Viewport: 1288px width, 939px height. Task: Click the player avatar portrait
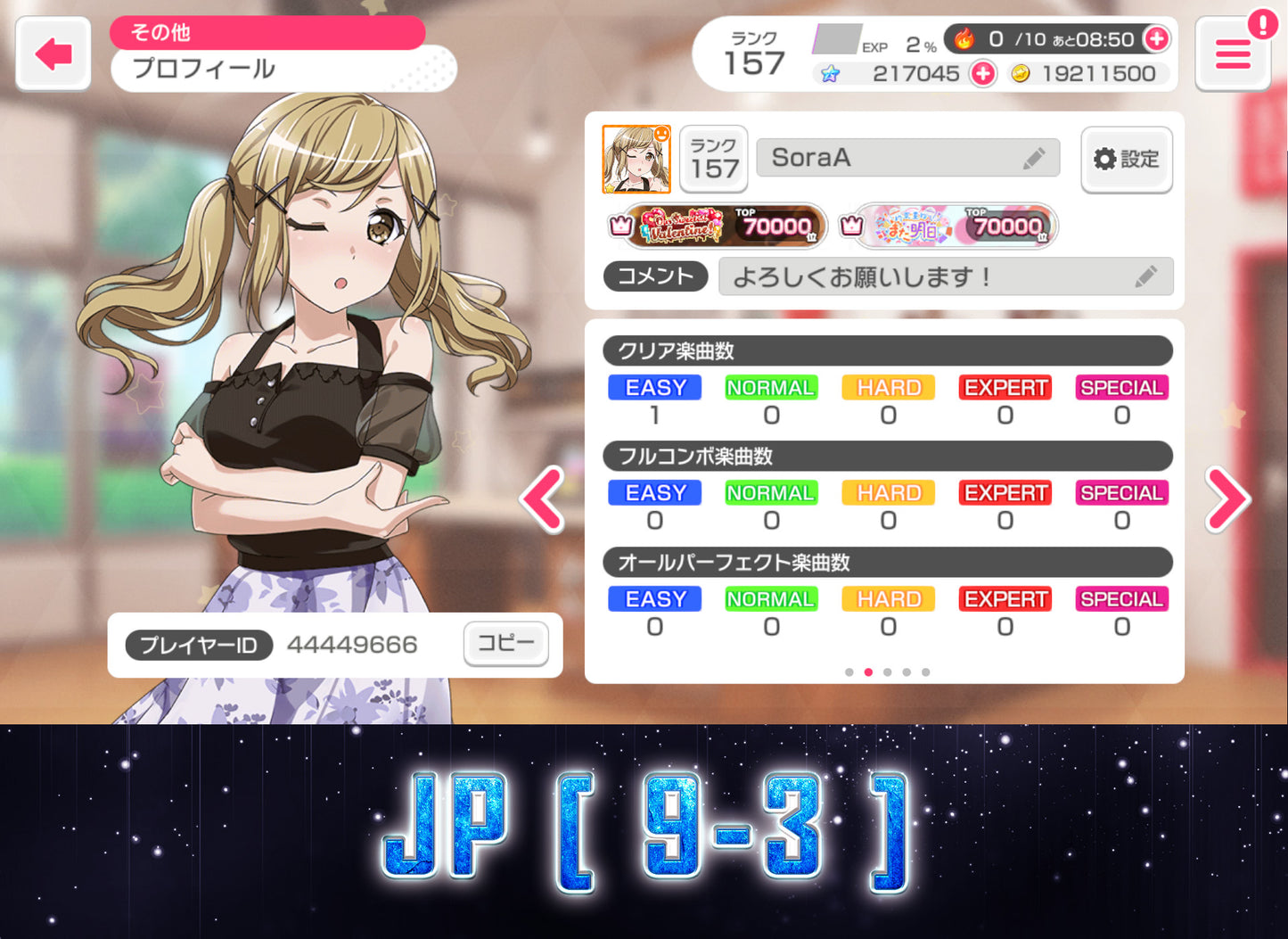636,158
